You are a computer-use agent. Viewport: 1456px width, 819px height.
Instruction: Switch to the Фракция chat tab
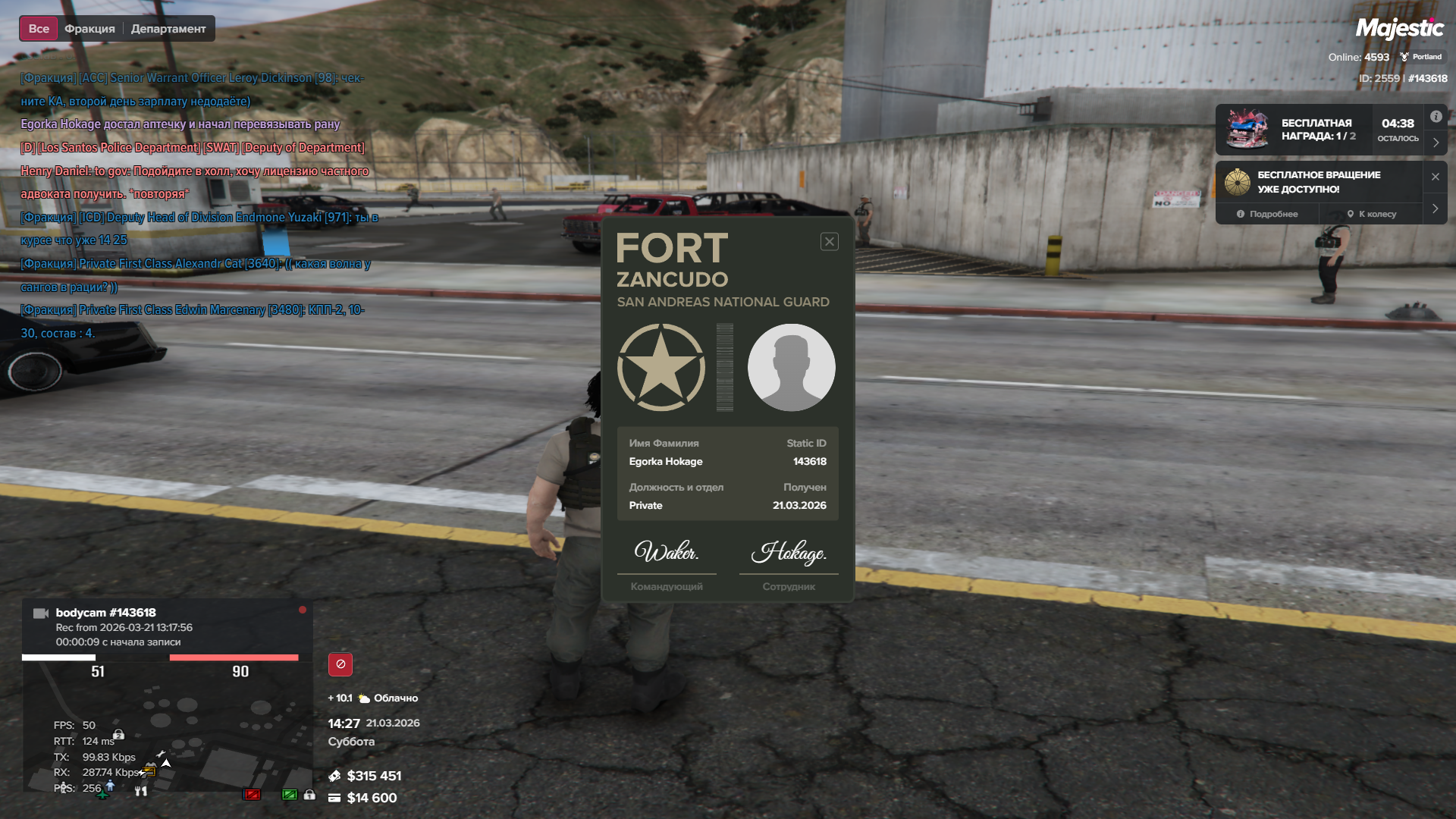(x=89, y=29)
